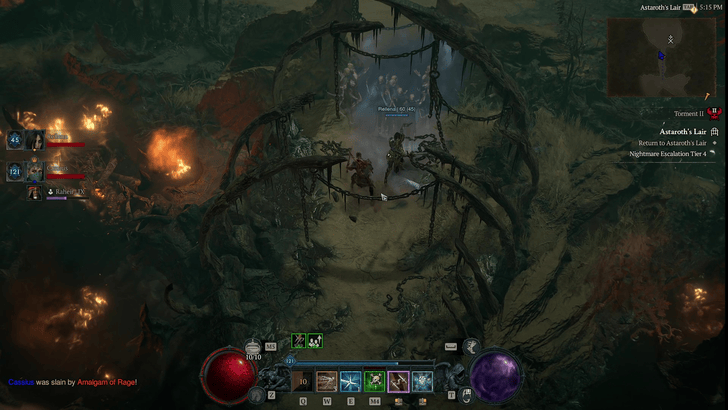The width and height of the screenshot is (728, 410).
Task: Open the minimap of Astaroth's Lair
Action: point(667,56)
